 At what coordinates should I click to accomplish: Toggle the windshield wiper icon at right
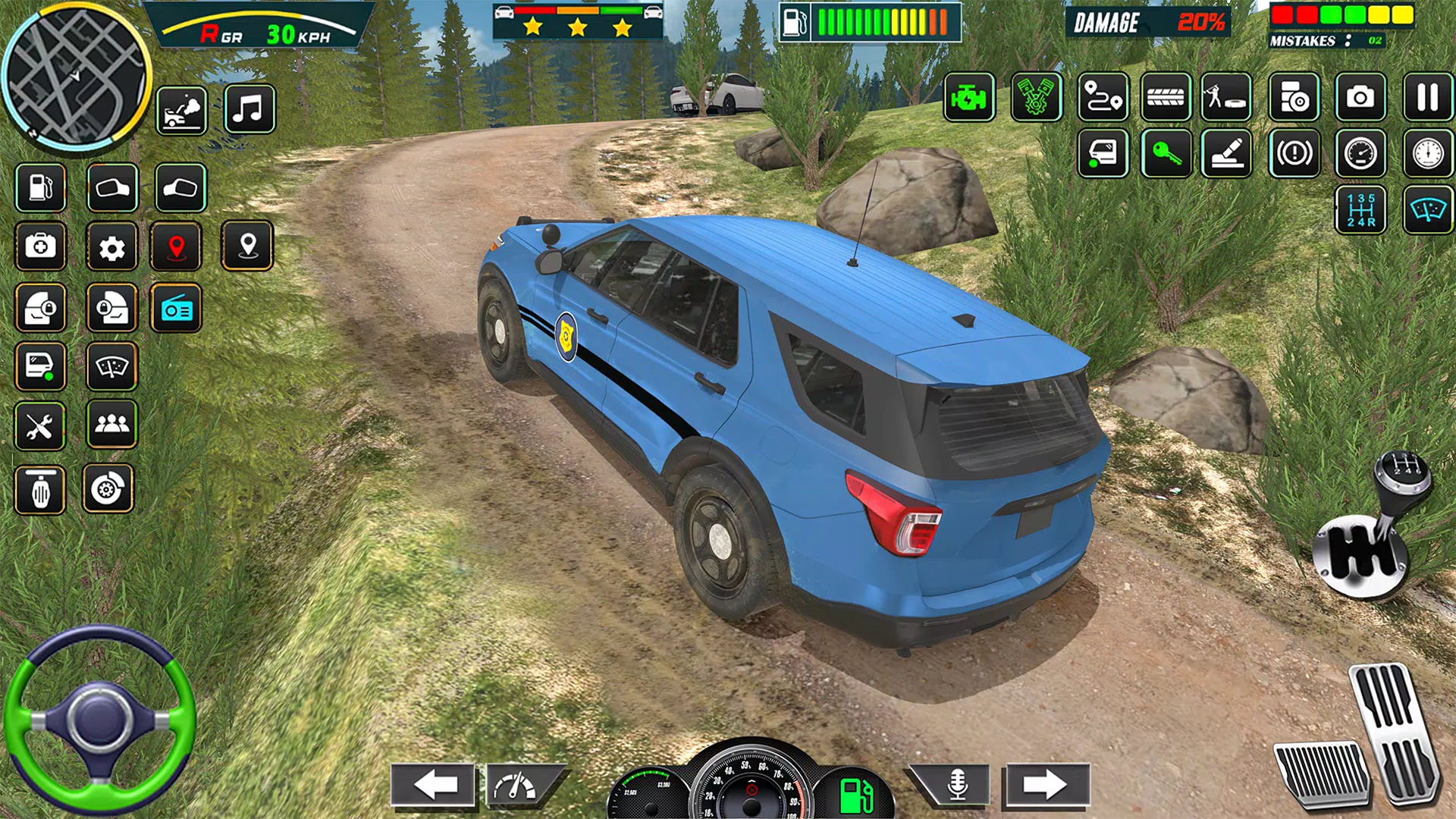click(x=1428, y=210)
